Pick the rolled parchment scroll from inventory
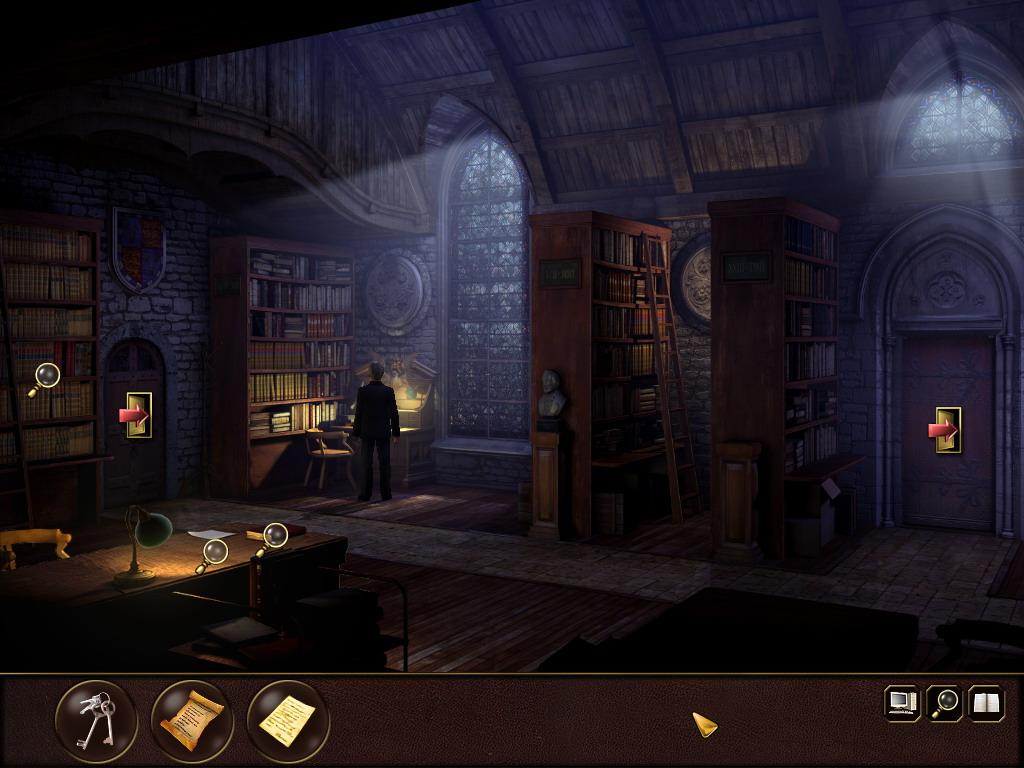 coord(192,720)
